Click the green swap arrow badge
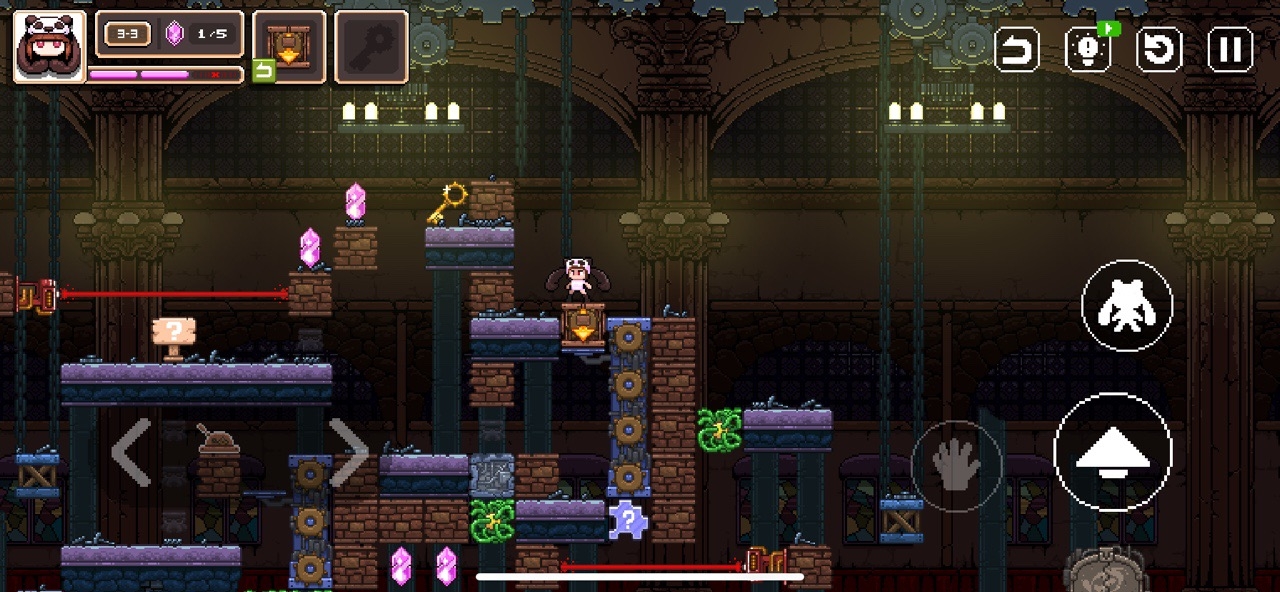1280x592 pixels. coord(263,71)
